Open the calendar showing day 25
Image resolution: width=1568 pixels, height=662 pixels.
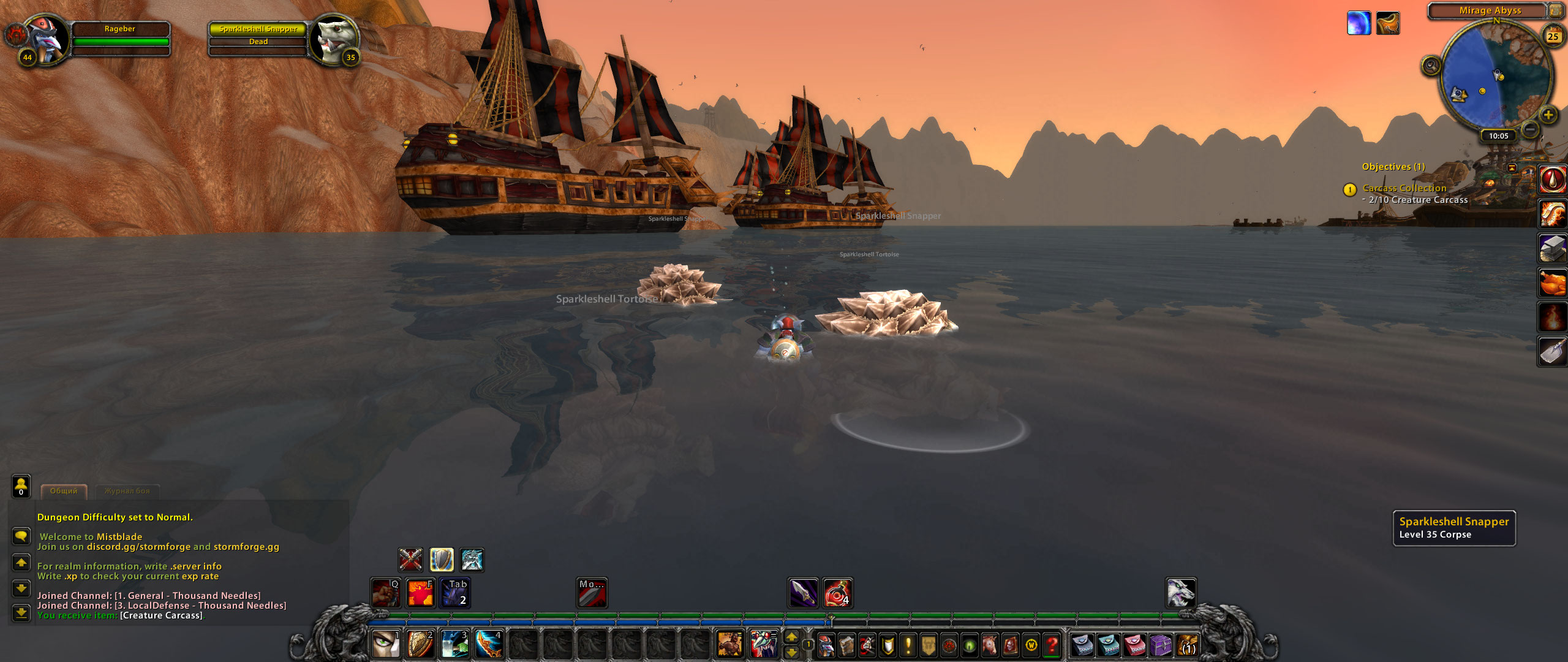click(1553, 36)
